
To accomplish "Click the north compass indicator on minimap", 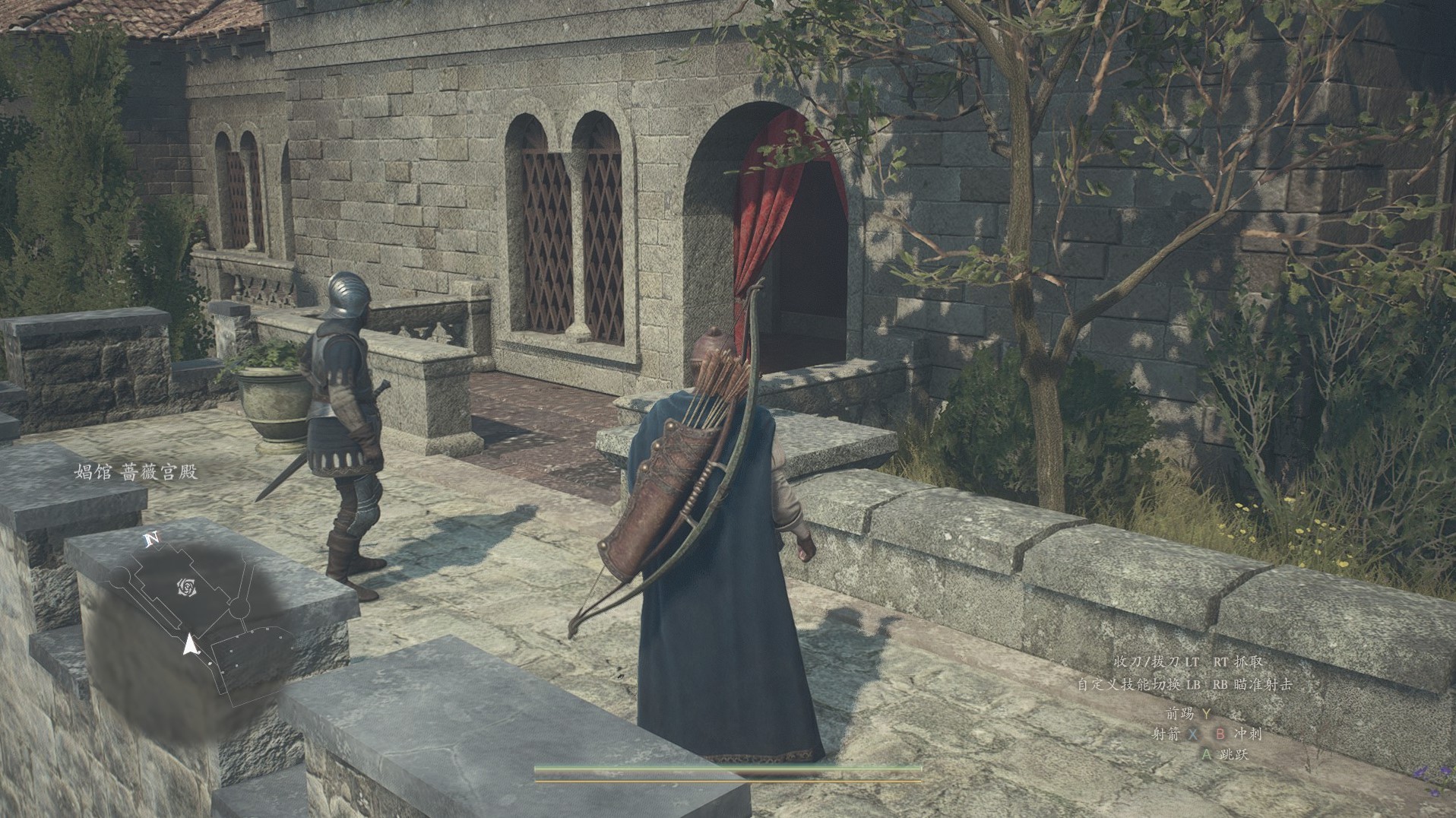I will pyautogui.click(x=152, y=540).
